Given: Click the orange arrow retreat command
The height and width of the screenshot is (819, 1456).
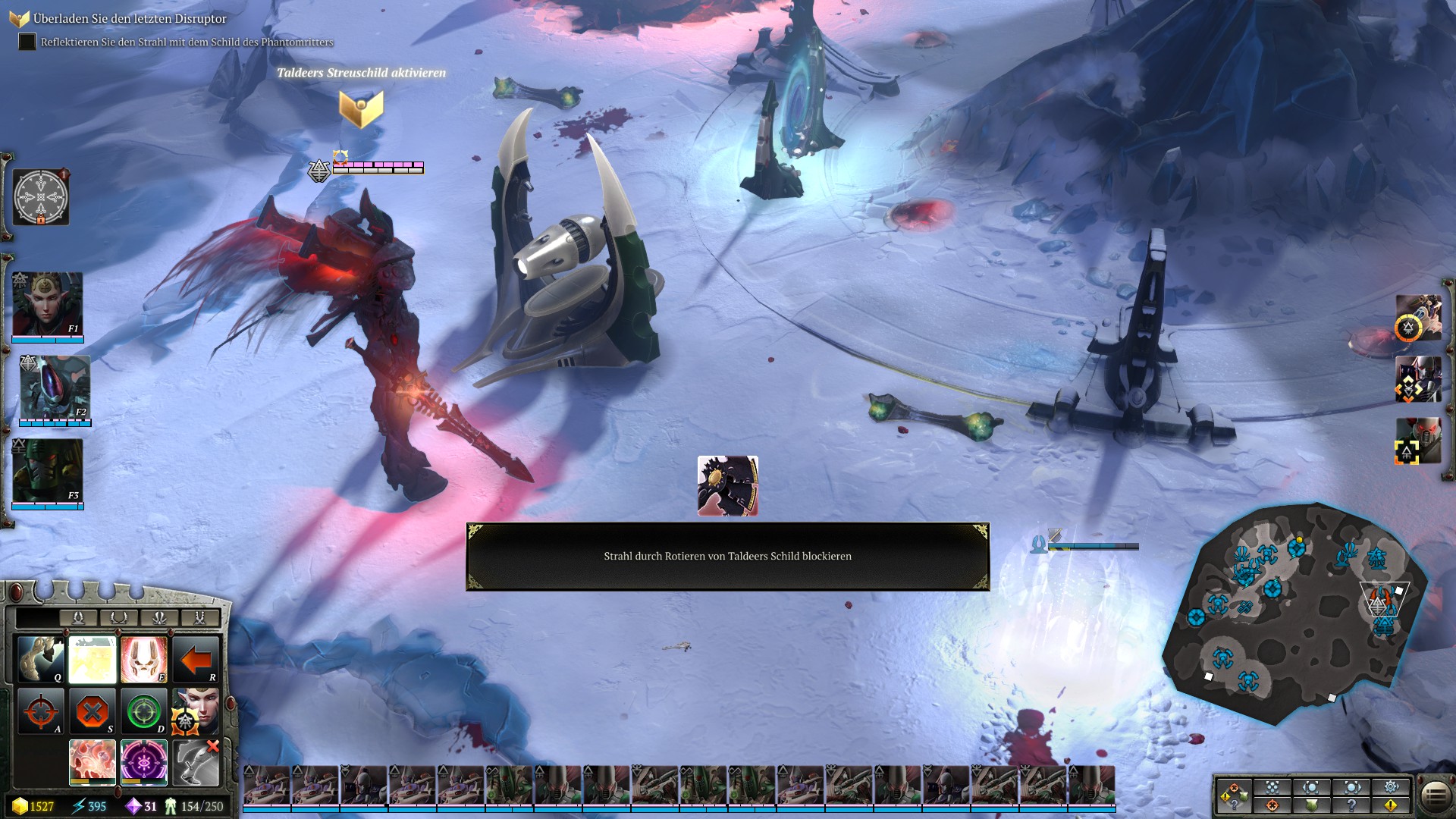Looking at the screenshot, I should point(195,659).
